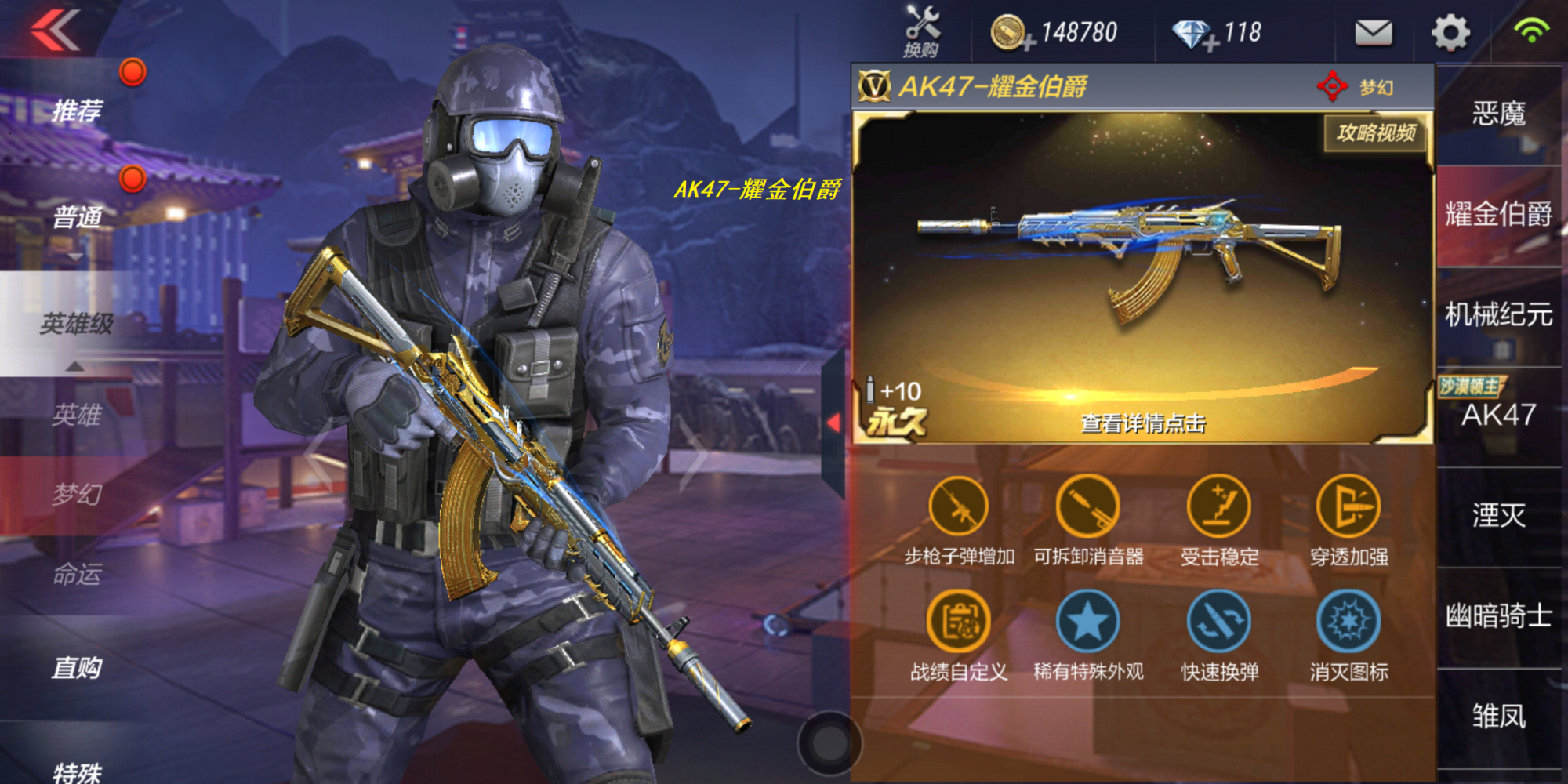1568x784 pixels.
Task: Pick the 幽暗骑士 weapon entry
Action: [1498, 616]
